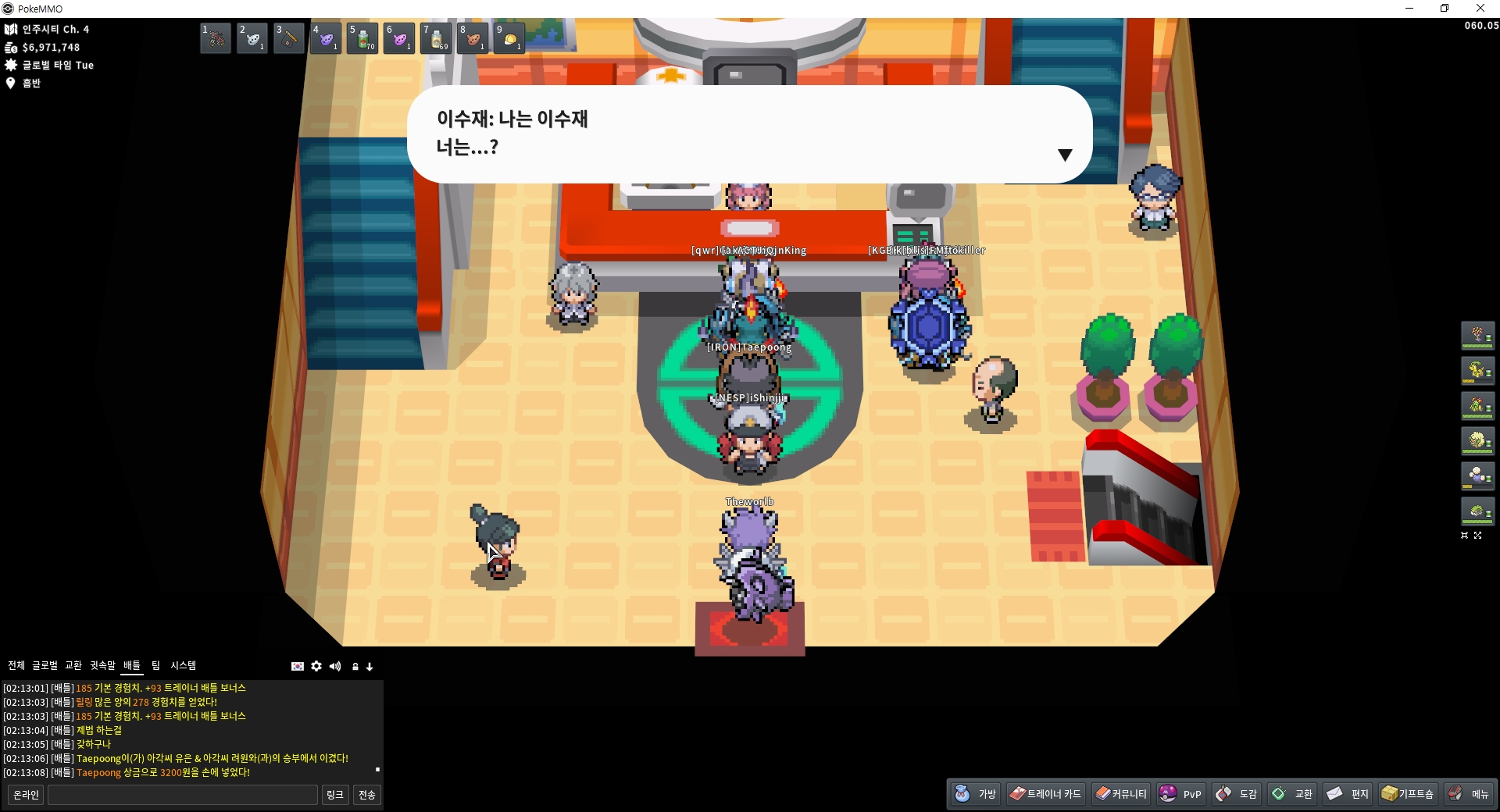Open the PvP menu
The width and height of the screenshot is (1500, 812).
point(1180,794)
